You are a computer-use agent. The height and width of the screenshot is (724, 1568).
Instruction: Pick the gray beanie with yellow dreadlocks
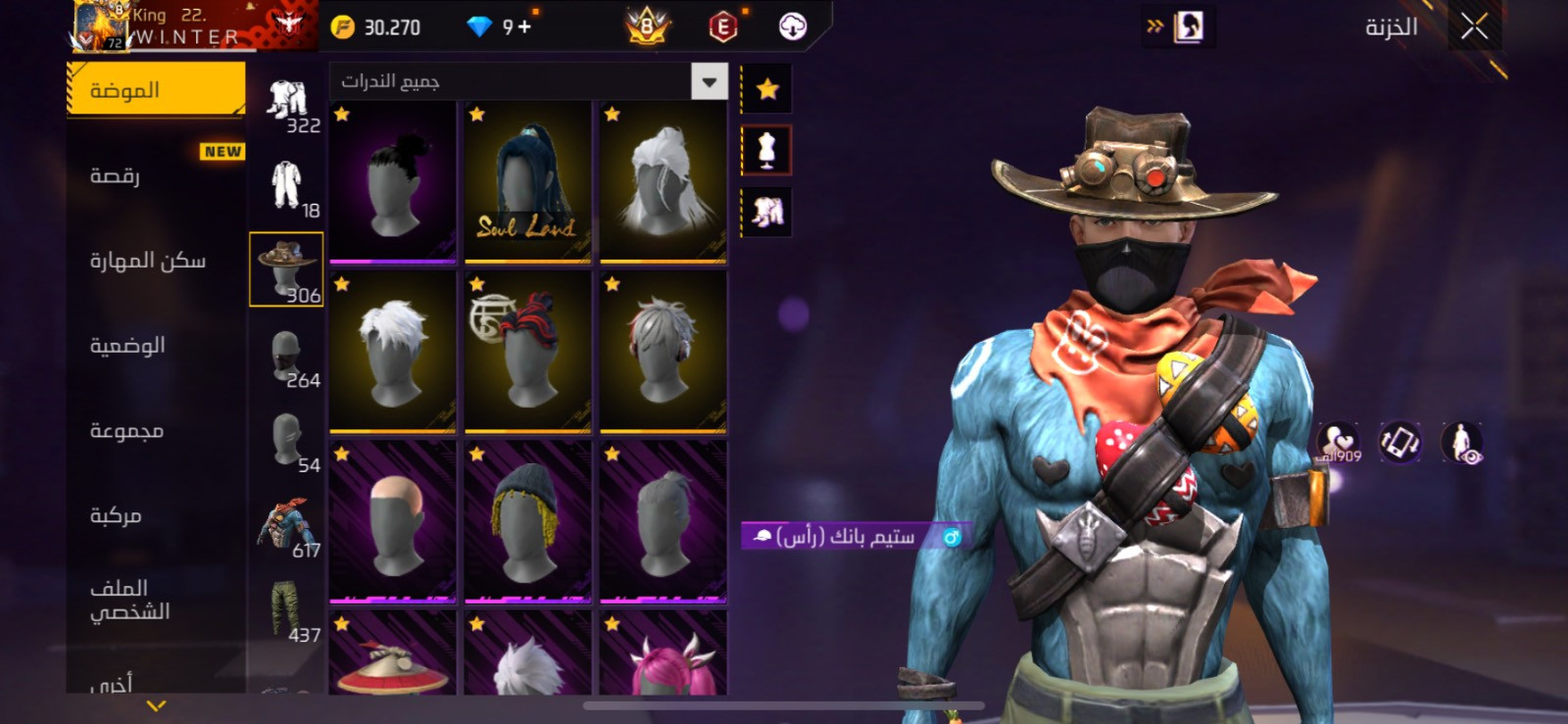[527, 521]
